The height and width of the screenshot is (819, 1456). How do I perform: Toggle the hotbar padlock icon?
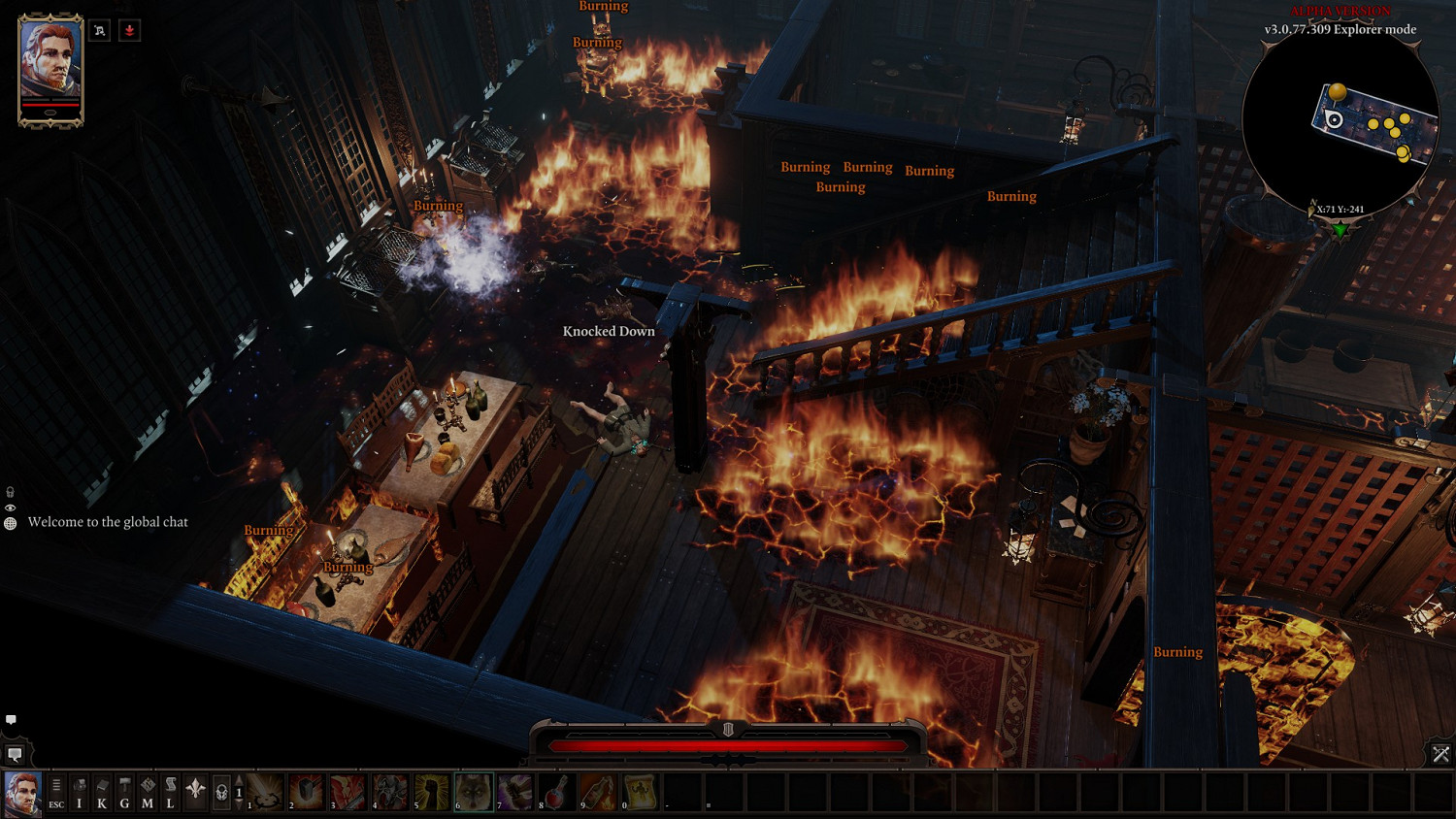tap(221, 792)
